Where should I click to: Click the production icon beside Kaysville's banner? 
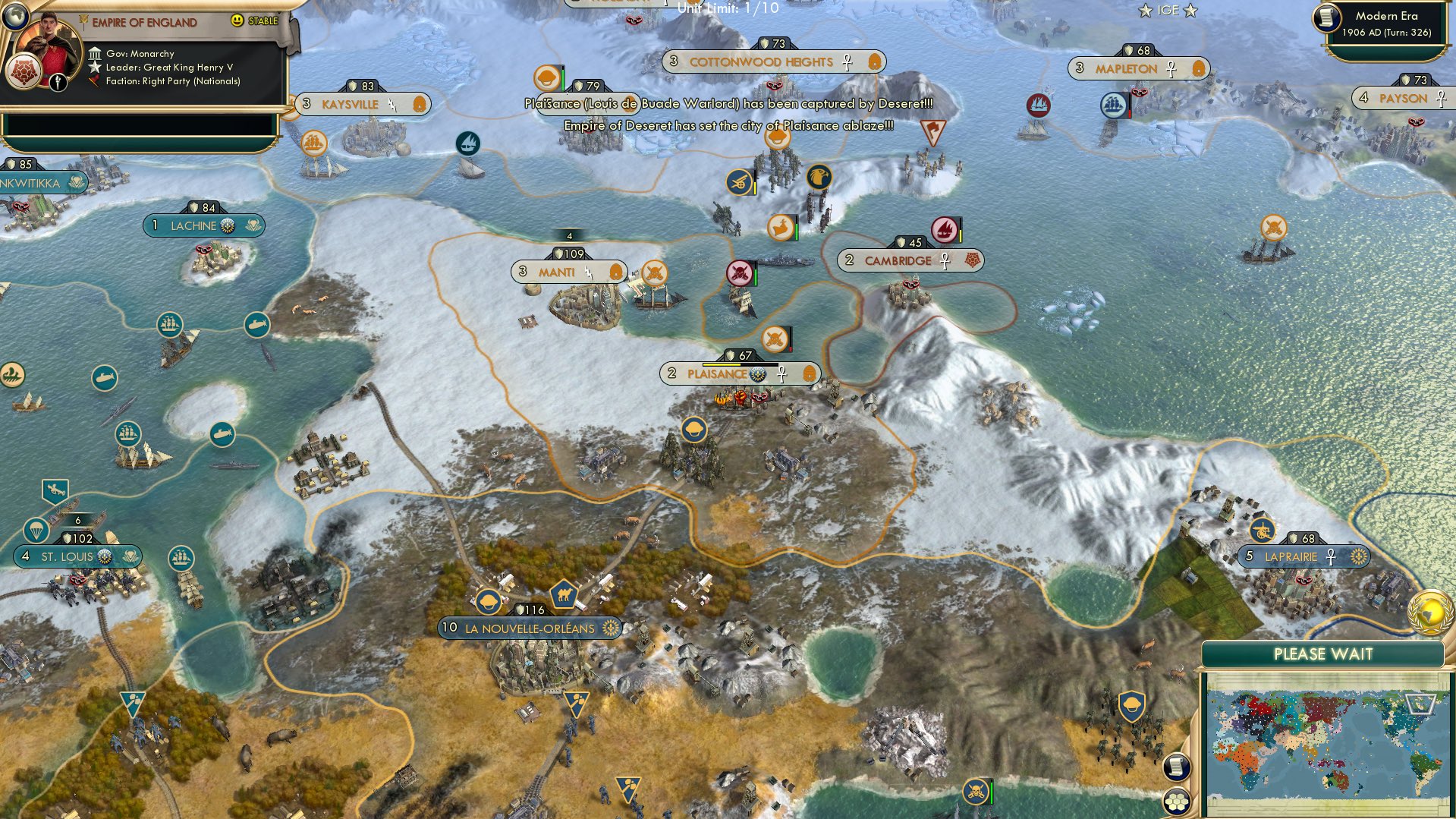click(418, 103)
